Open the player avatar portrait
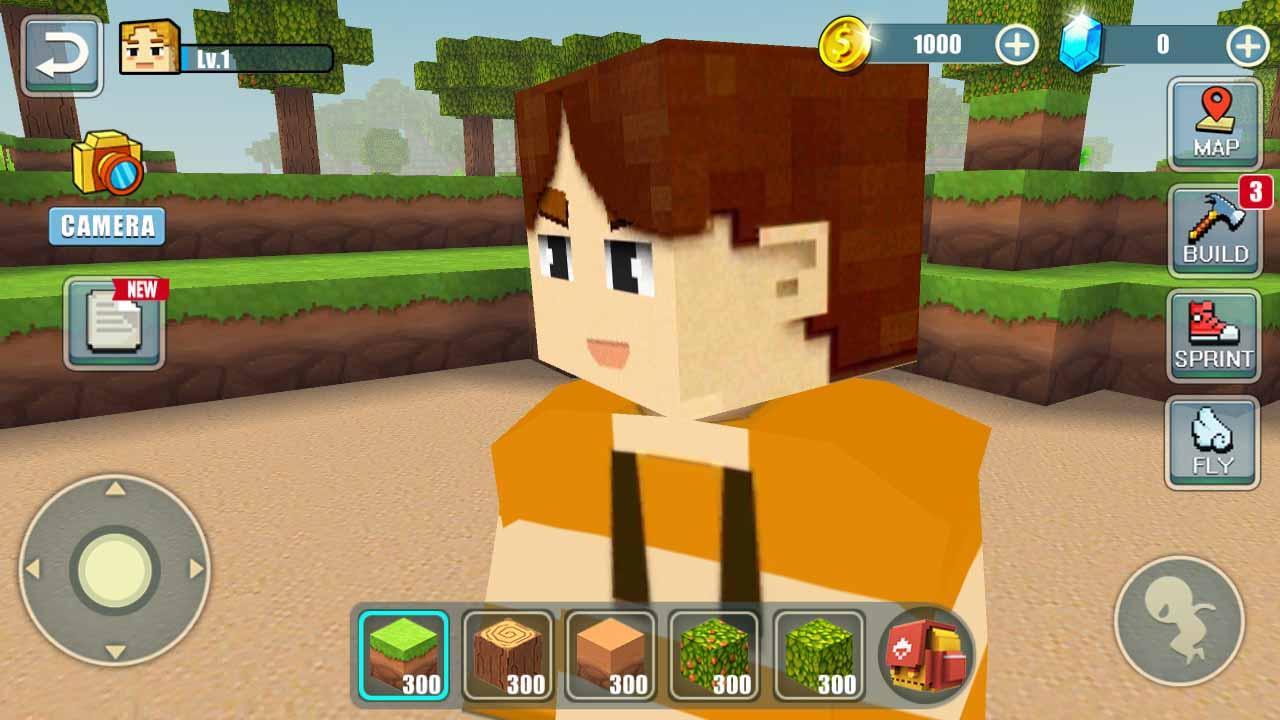 [148, 45]
